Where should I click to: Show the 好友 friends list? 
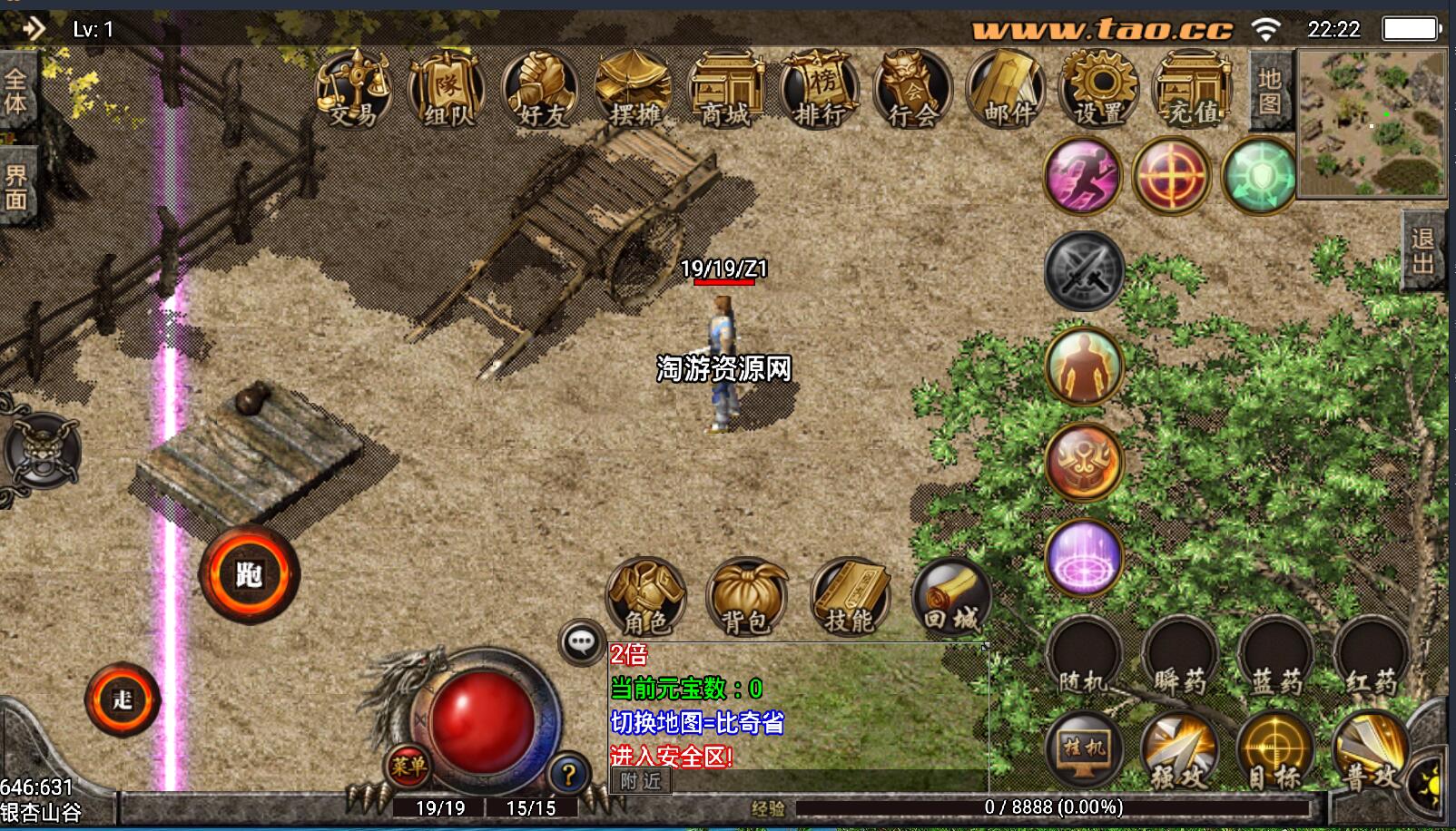pyautogui.click(x=541, y=89)
